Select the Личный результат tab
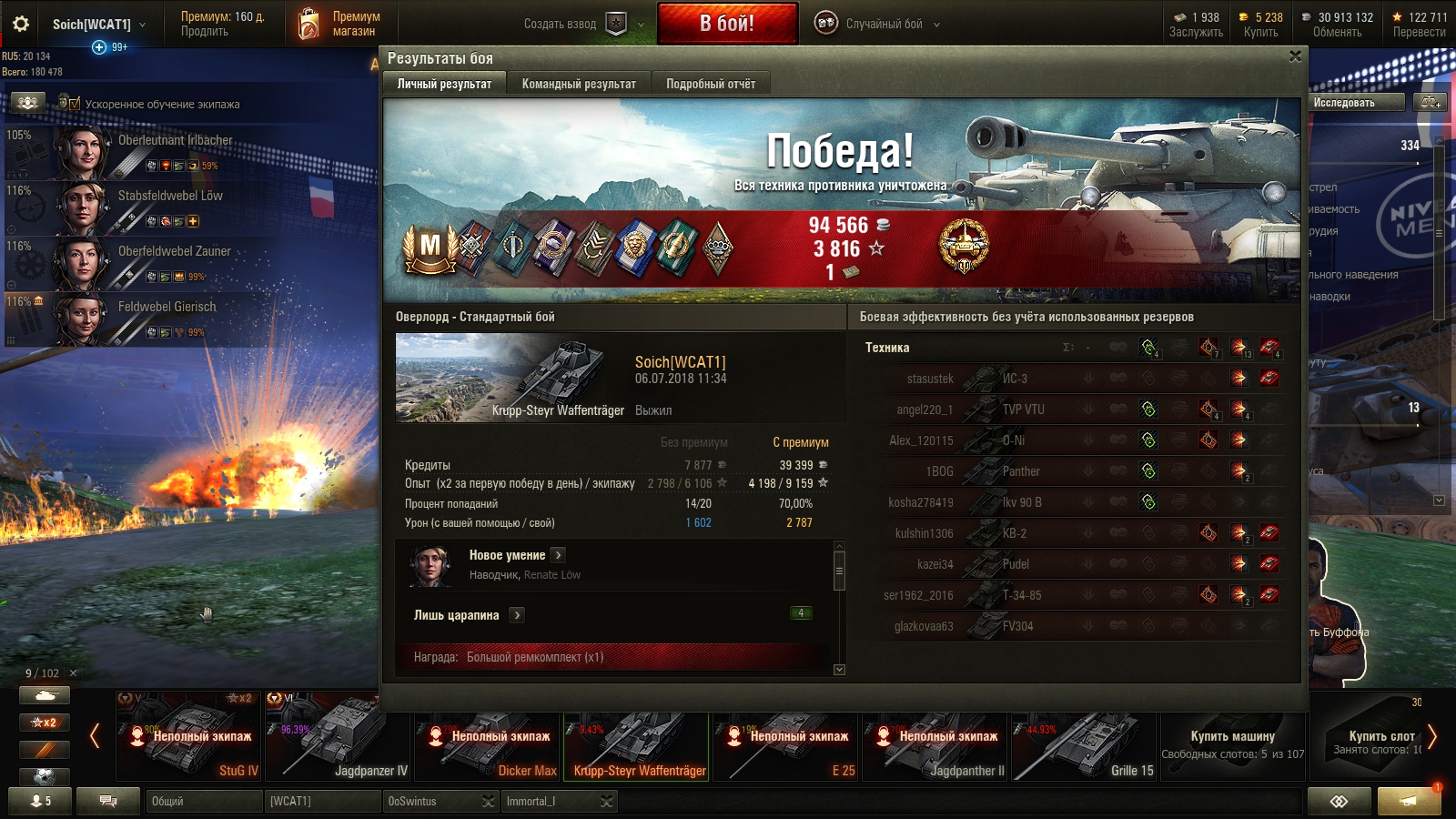1456x819 pixels. pyautogui.click(x=444, y=84)
